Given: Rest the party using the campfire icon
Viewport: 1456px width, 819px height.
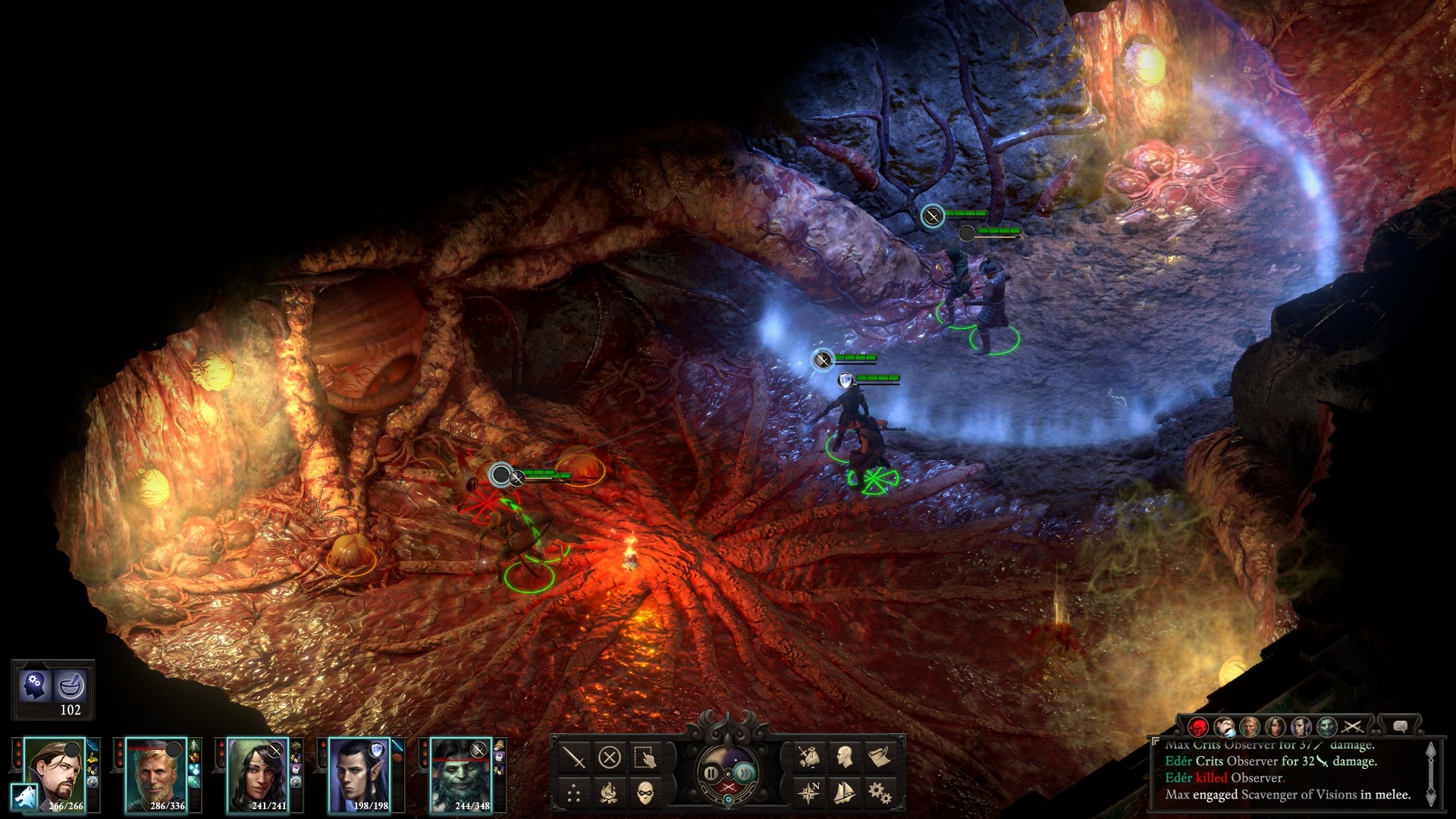Looking at the screenshot, I should tap(610, 793).
